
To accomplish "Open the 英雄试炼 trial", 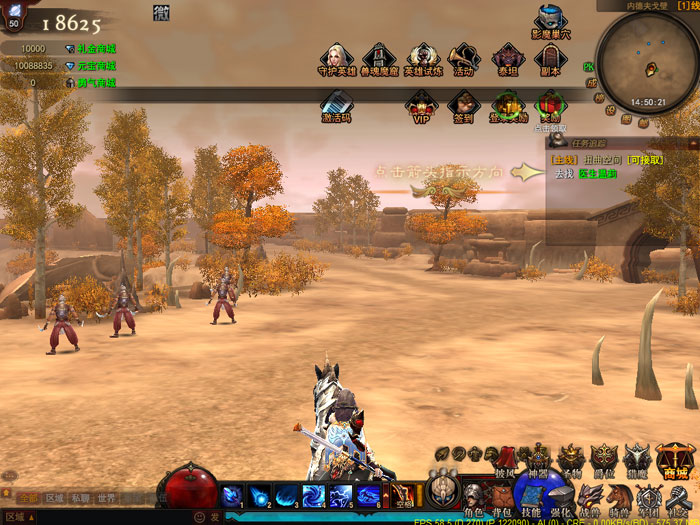I will coord(422,58).
